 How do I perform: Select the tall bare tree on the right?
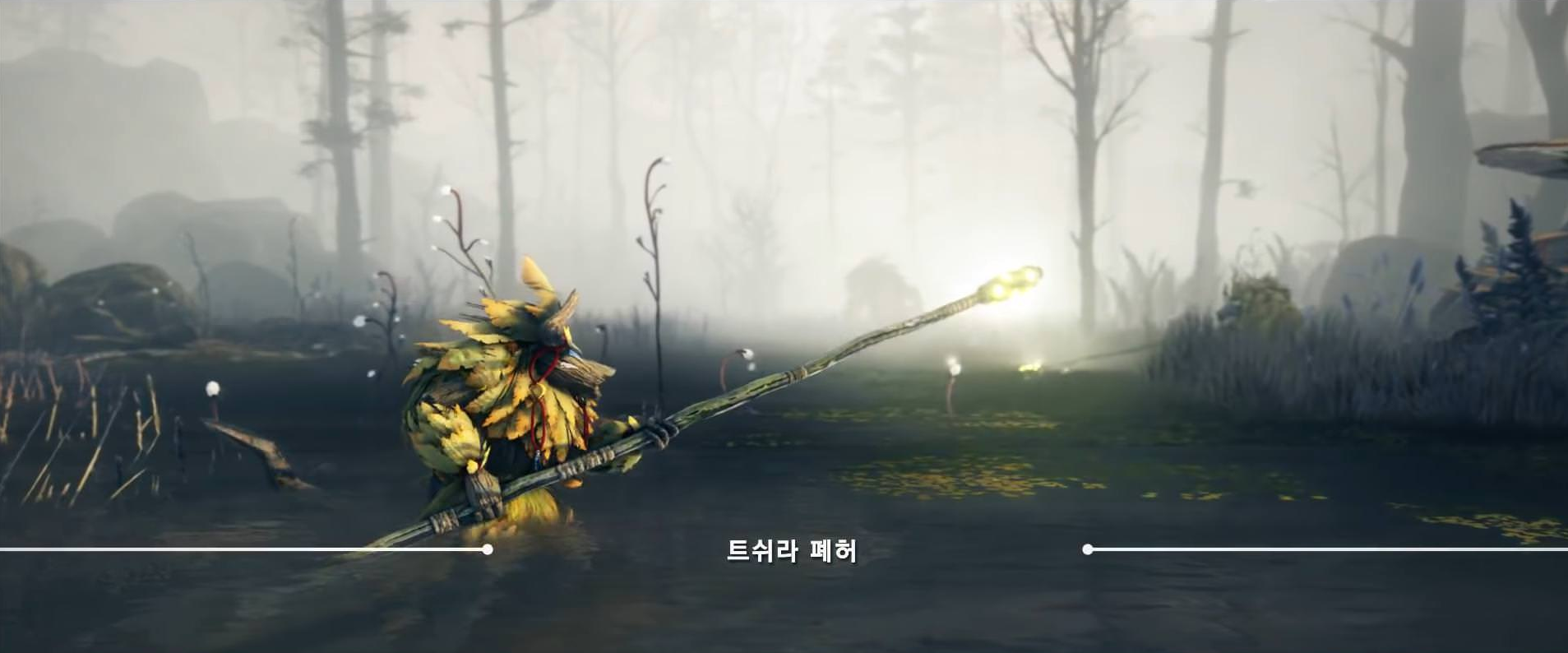point(1085,148)
